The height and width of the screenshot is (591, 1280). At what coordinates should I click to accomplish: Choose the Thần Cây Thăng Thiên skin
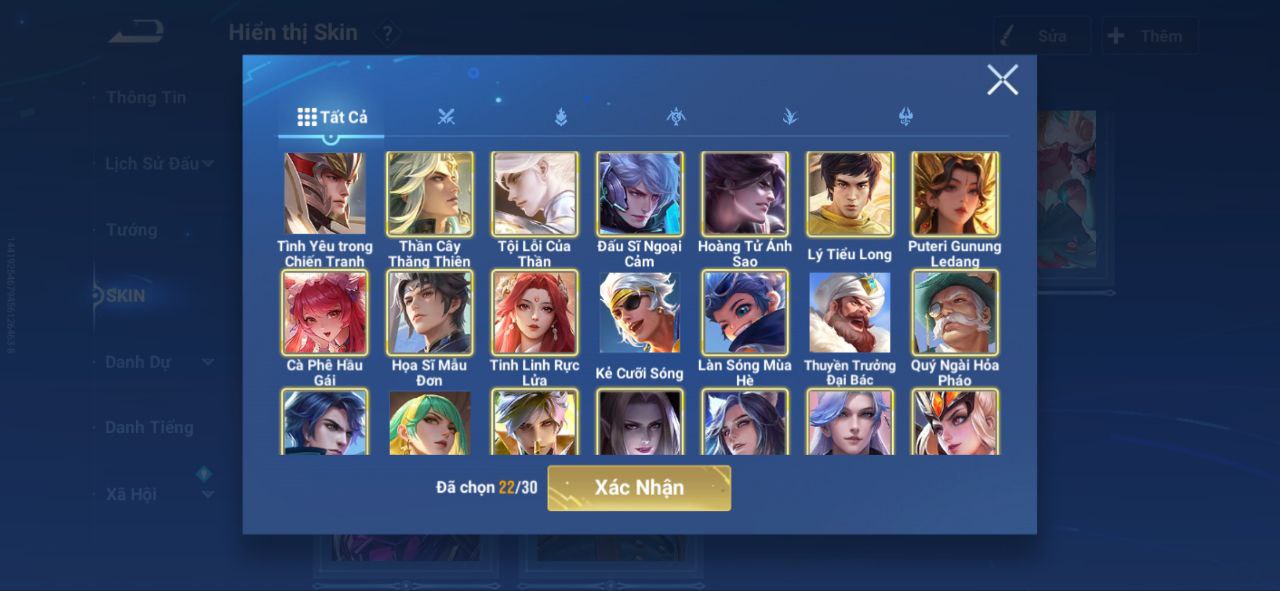pos(430,194)
